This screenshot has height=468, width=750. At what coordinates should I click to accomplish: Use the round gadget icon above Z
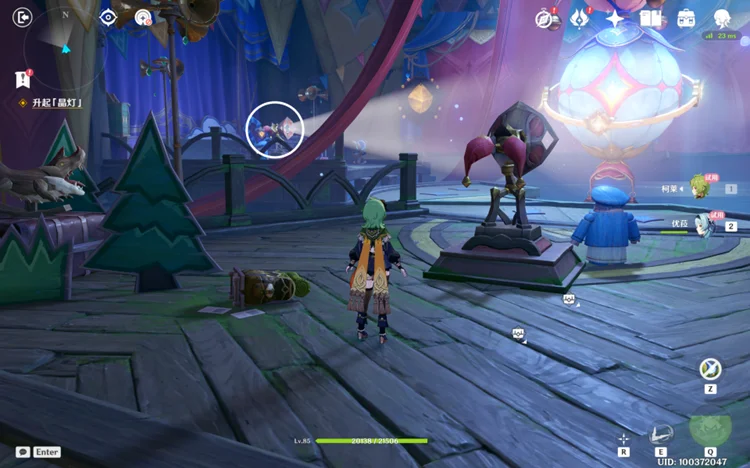click(x=710, y=369)
